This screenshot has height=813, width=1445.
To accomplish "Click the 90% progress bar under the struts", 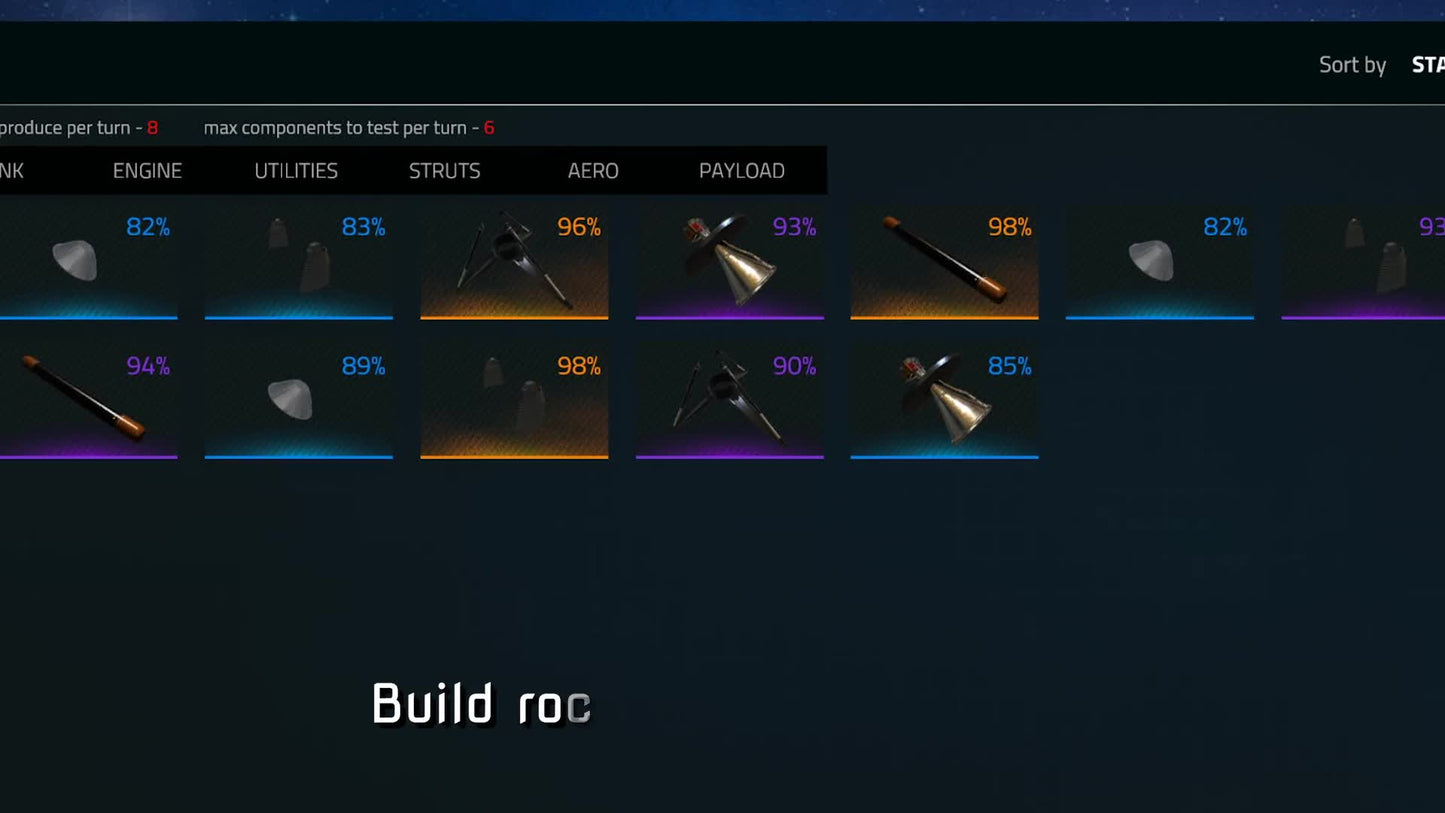I will coord(730,456).
